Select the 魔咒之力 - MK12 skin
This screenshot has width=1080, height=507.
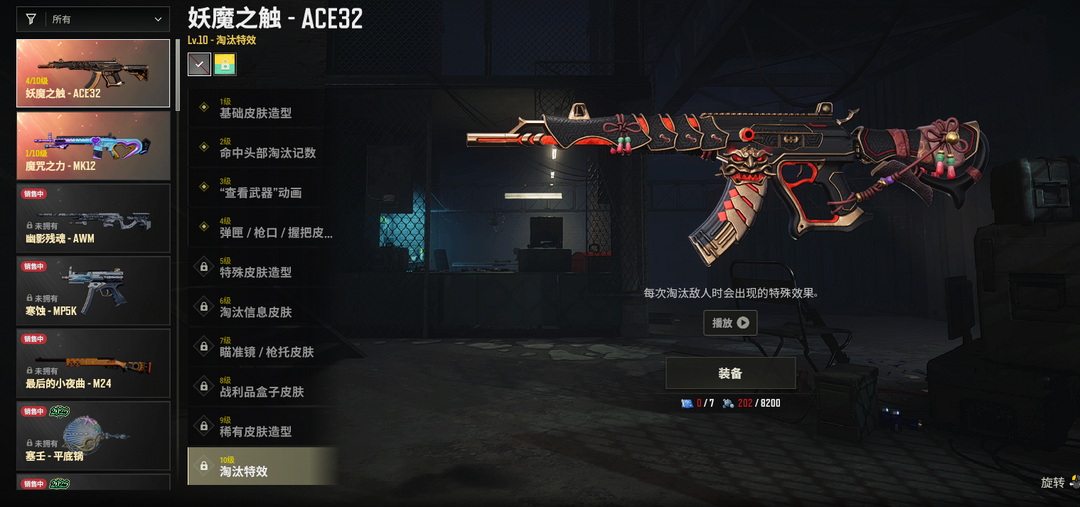pyautogui.click(x=93, y=145)
